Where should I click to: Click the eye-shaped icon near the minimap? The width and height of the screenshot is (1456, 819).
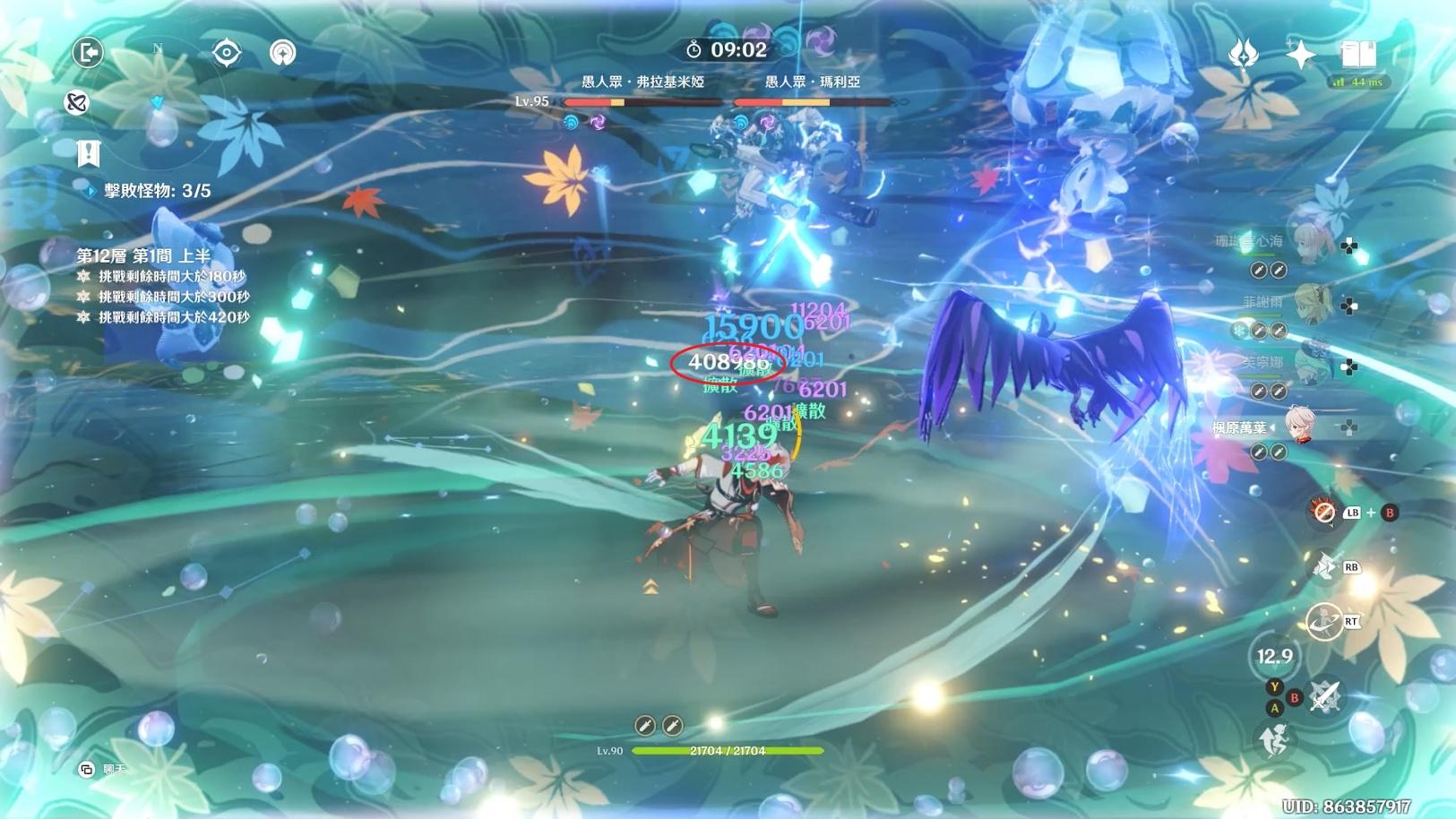tap(227, 53)
